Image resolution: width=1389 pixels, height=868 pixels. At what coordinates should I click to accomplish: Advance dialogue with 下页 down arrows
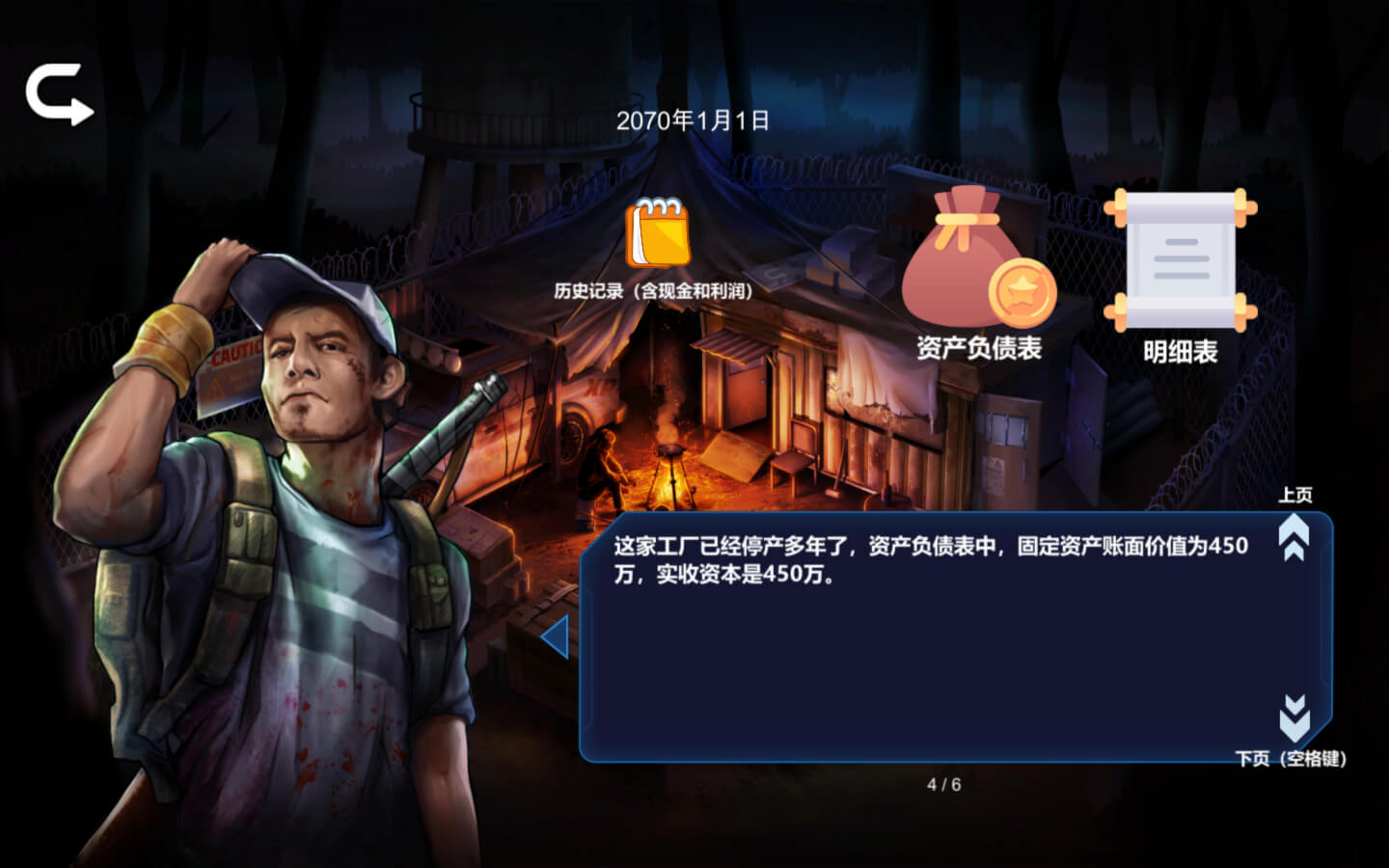[1294, 717]
